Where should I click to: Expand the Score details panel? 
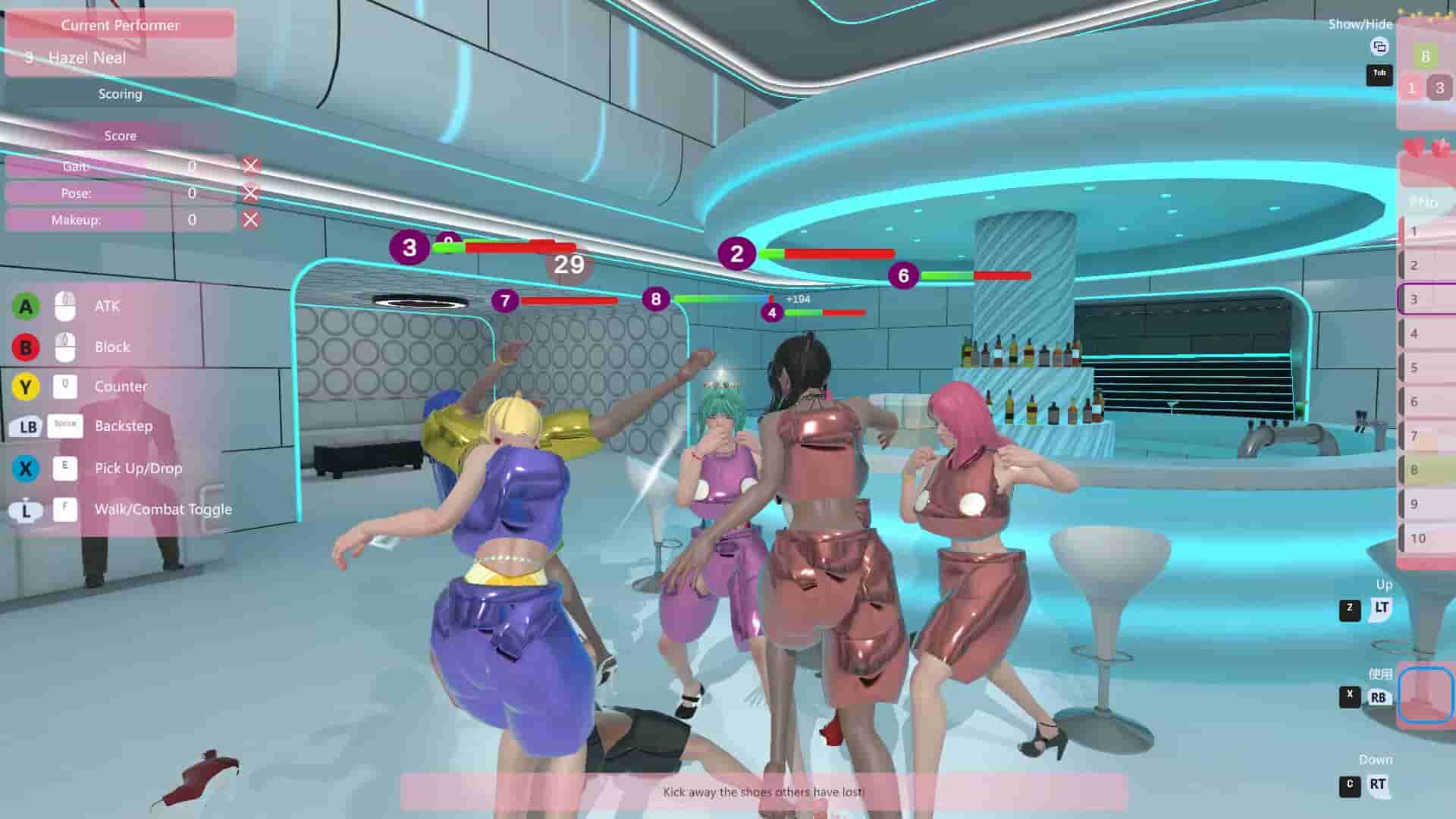pos(121,136)
